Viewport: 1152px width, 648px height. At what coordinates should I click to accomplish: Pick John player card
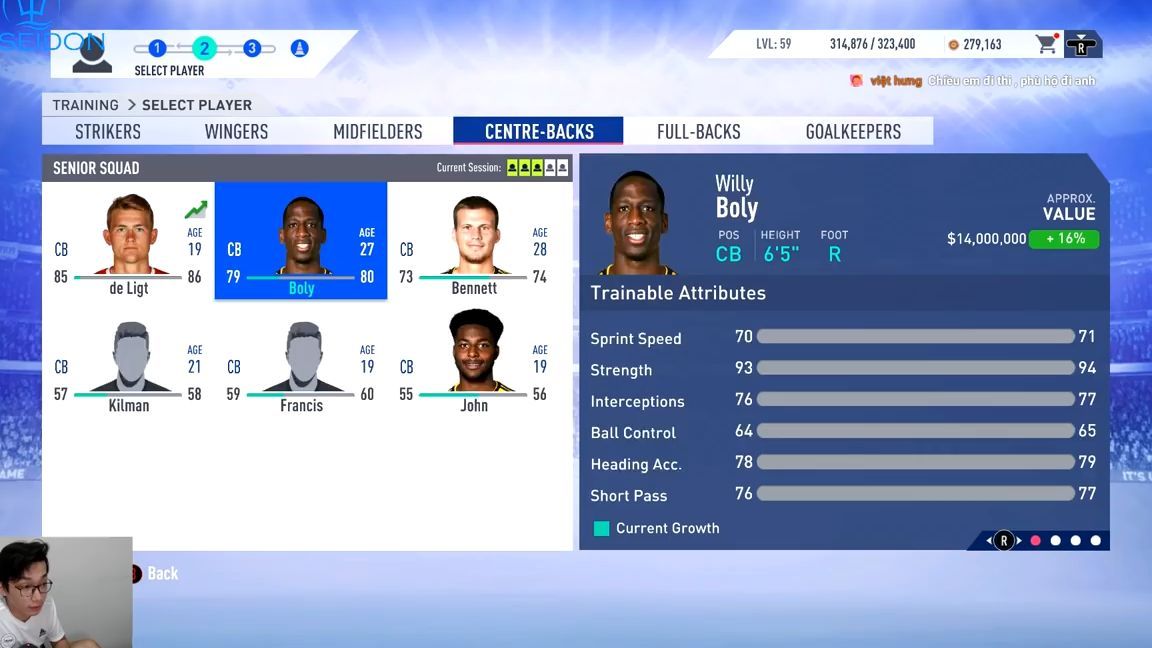tap(474, 359)
